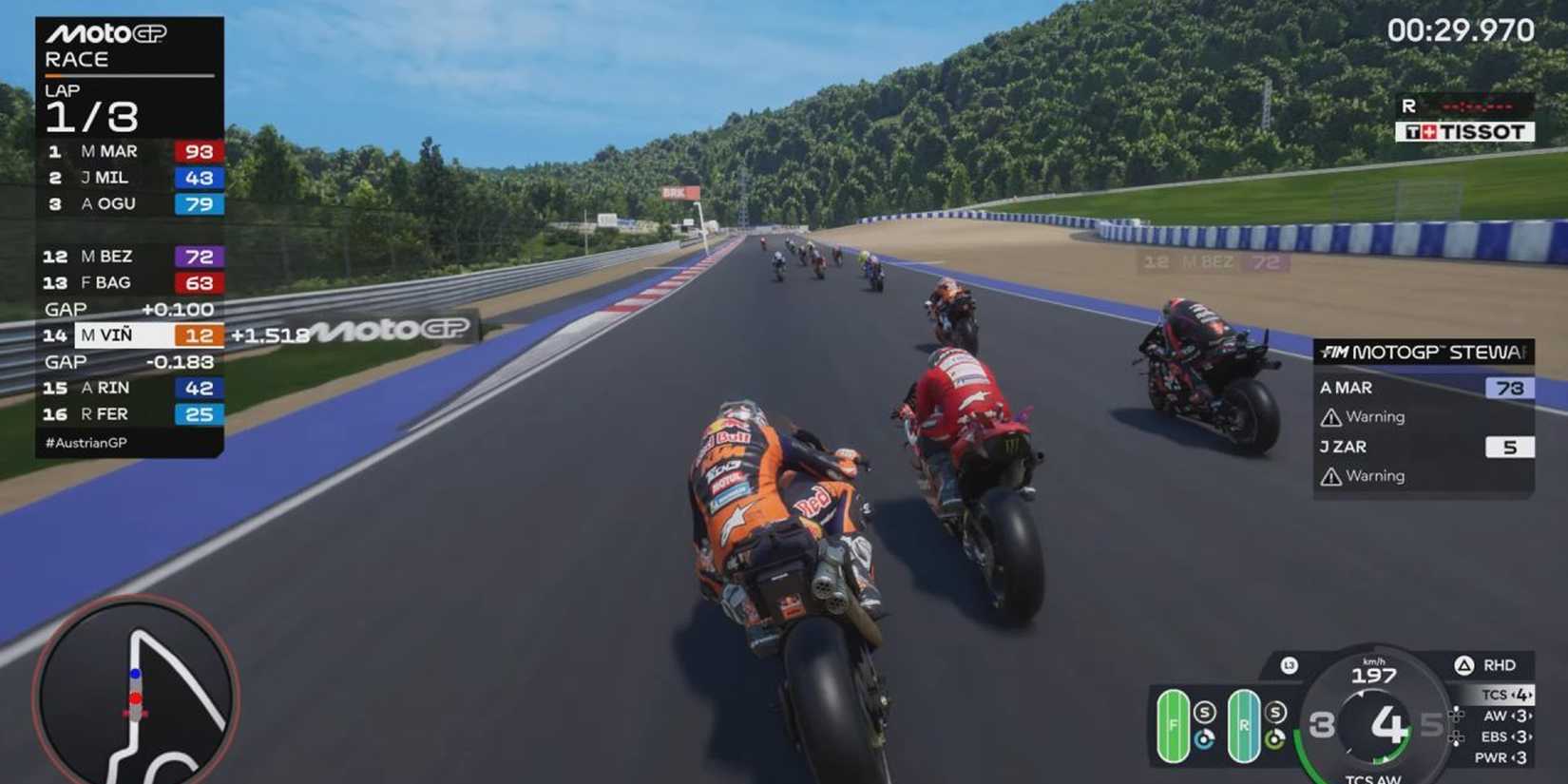Click the warning triangle next to J ZAR
The image size is (1568, 784).
[x=1330, y=475]
